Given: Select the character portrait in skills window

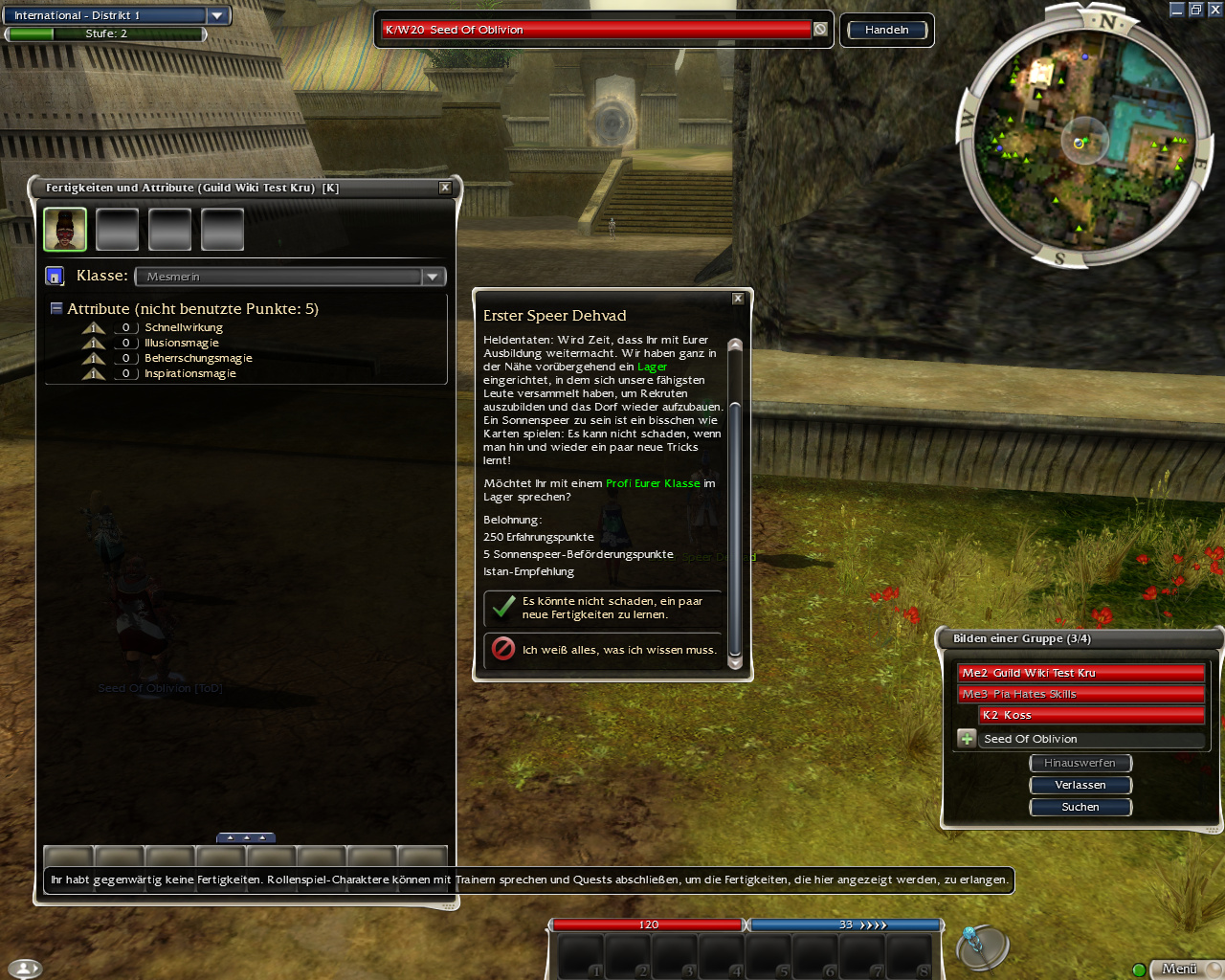Looking at the screenshot, I should click(65, 230).
